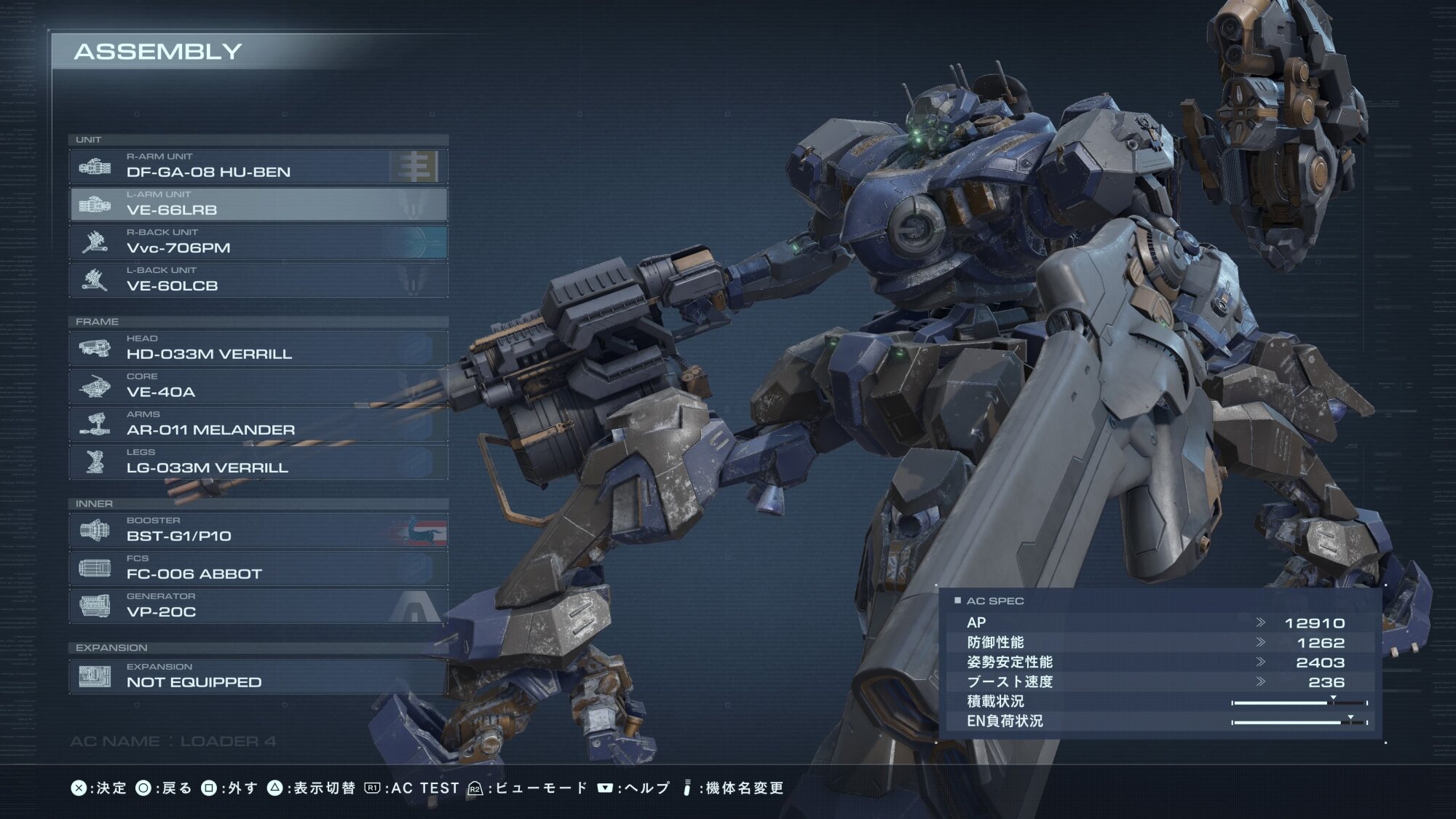Select the BOOSTER BST-G1/P10 slot

[x=258, y=530]
